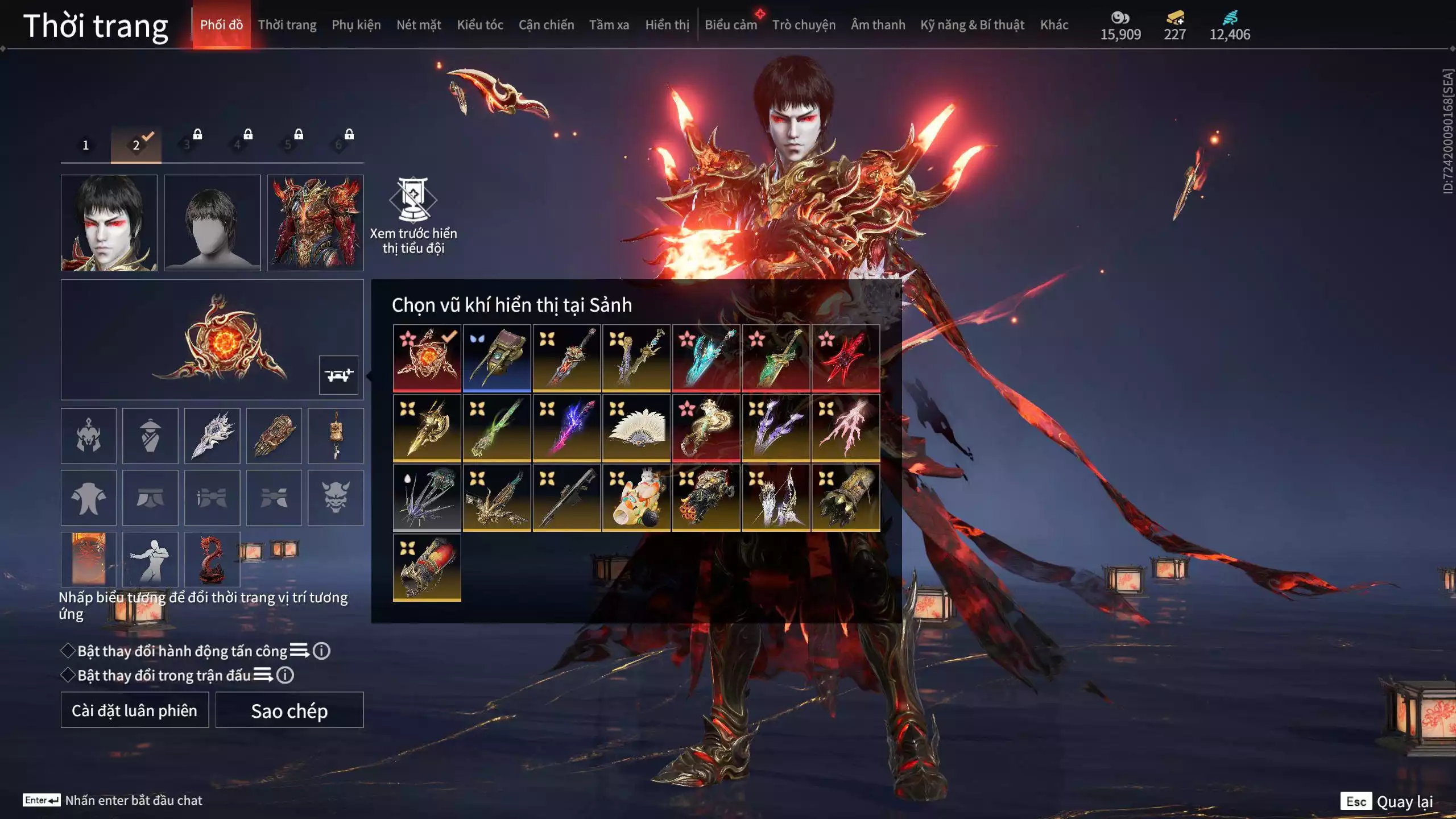Screen dimensions: 1456x819
Task: Click the Sao chép button
Action: coord(289,710)
